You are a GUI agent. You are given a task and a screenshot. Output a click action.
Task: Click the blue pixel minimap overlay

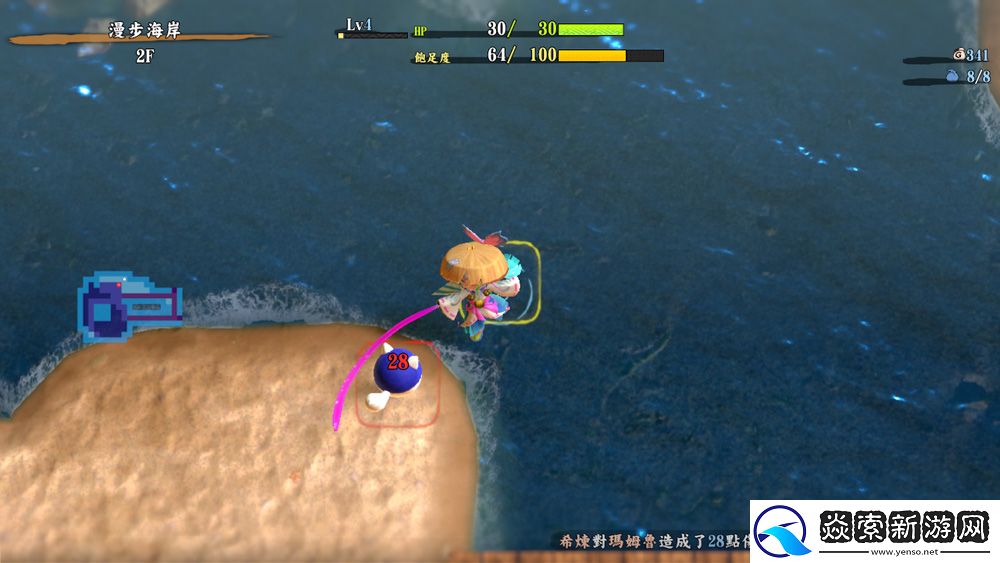click(128, 306)
